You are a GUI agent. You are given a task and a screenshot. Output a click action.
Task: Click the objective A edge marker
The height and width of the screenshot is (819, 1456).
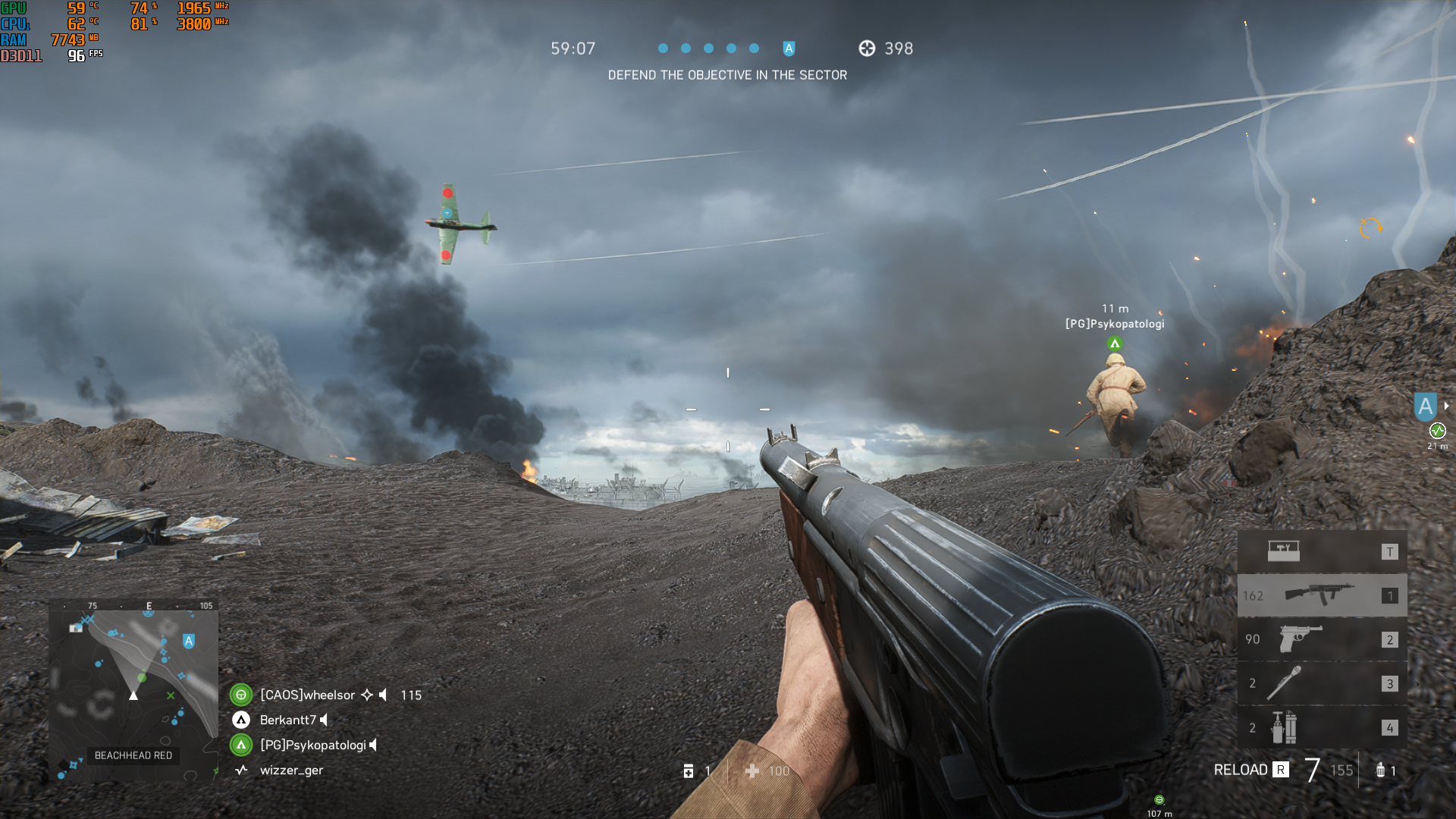(1425, 407)
